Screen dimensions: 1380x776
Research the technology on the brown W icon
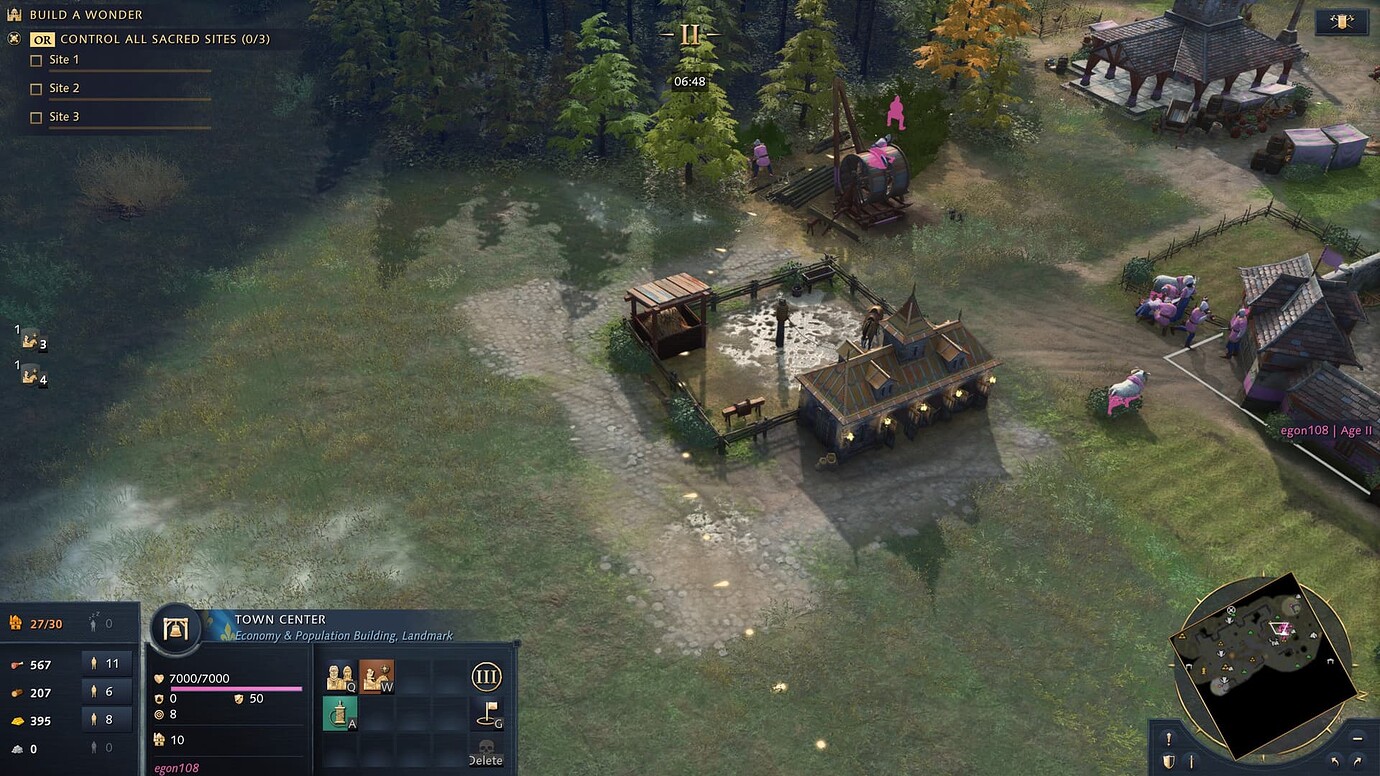pyautogui.click(x=377, y=676)
